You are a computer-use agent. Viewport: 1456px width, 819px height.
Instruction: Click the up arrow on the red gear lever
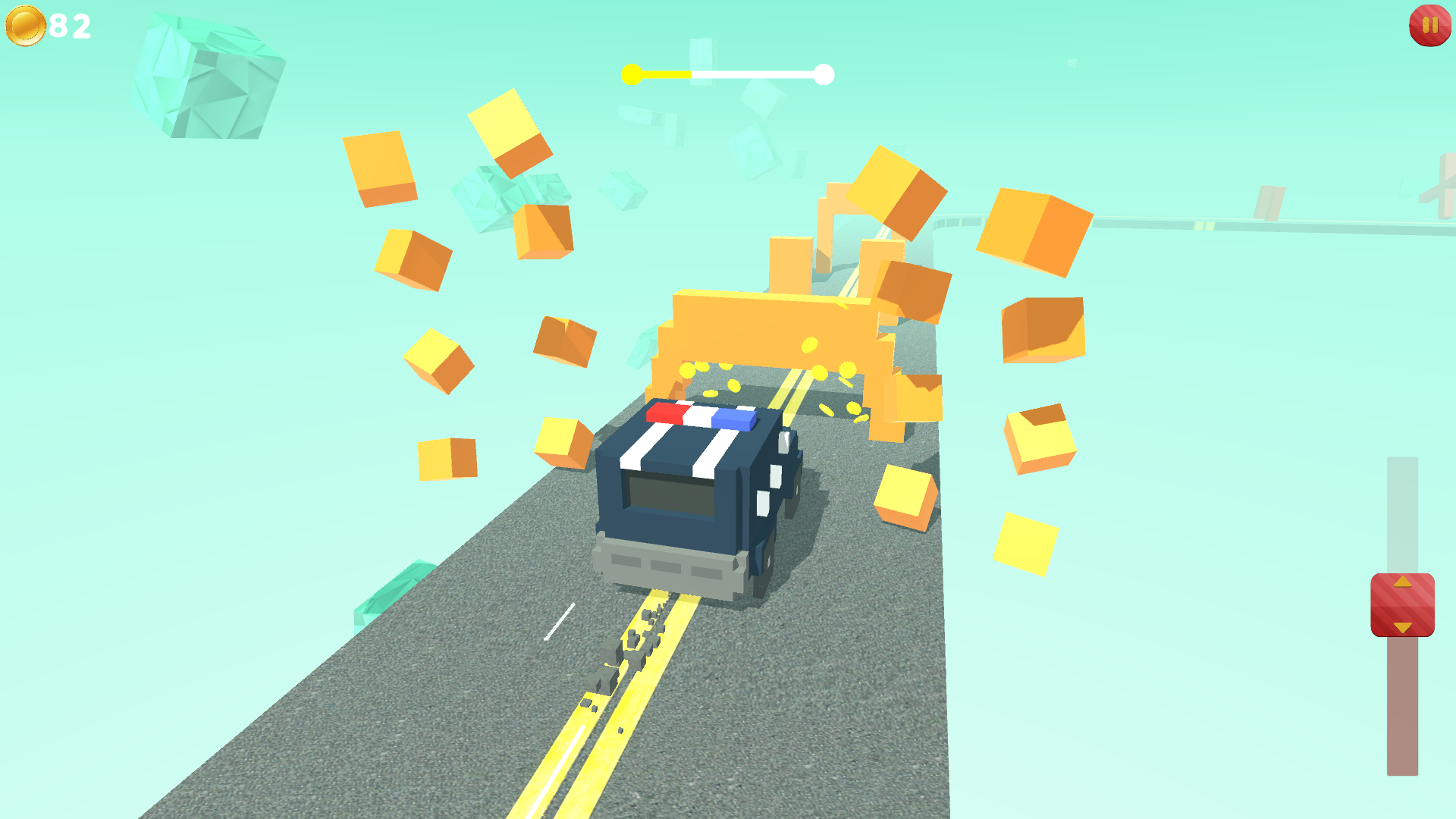[x=1402, y=580]
